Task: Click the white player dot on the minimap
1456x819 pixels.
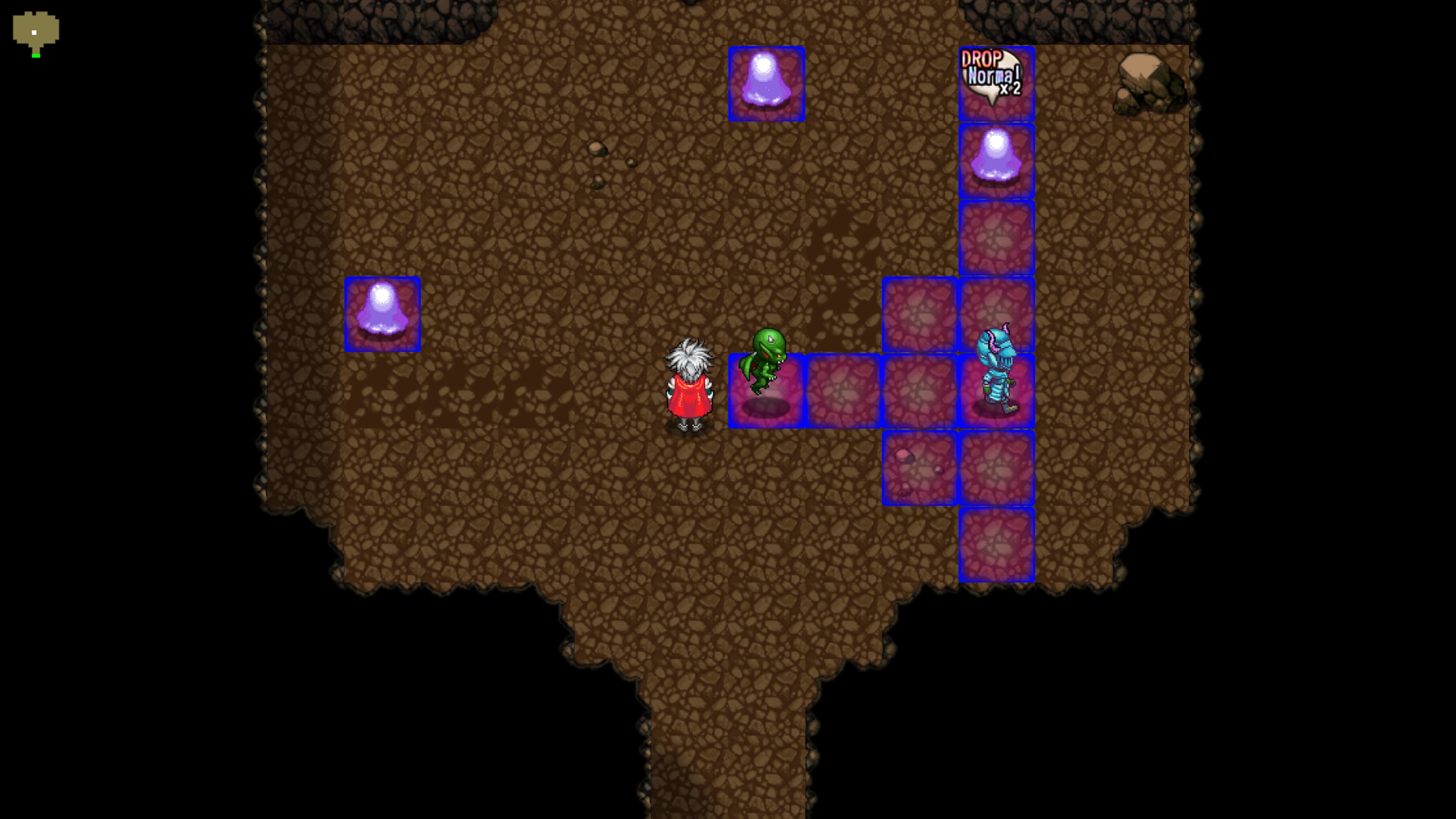Action: (x=34, y=32)
